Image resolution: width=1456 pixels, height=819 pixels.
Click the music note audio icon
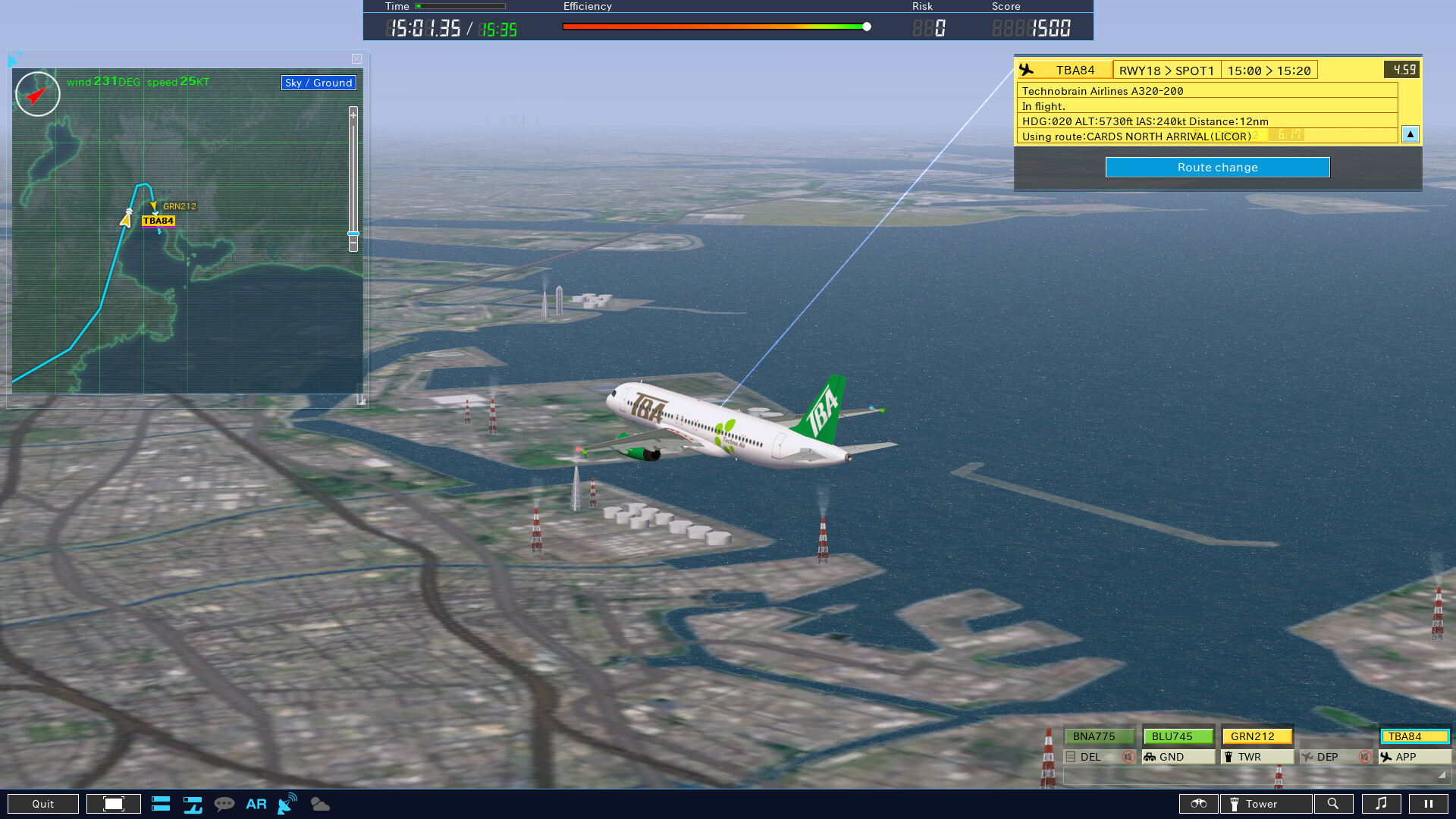coord(1382,804)
